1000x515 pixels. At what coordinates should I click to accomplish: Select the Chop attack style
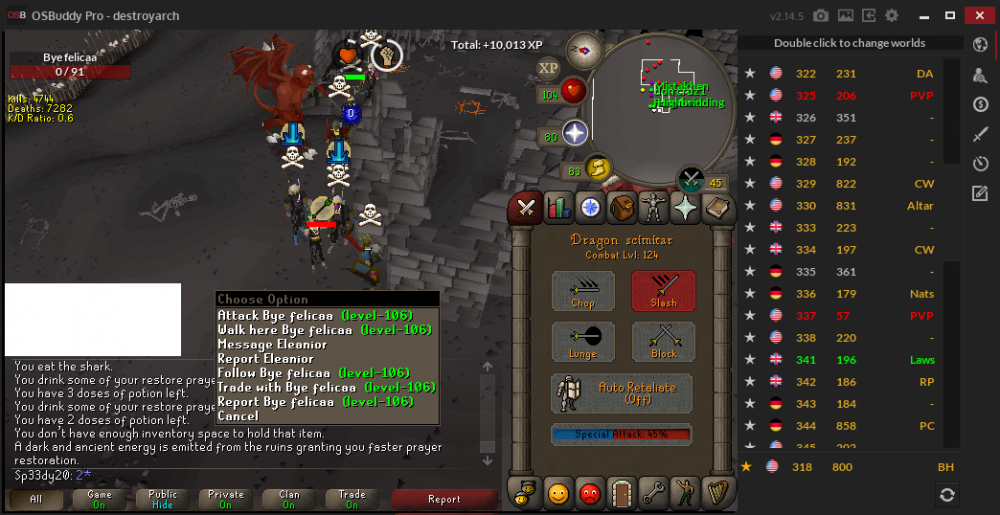[583, 291]
